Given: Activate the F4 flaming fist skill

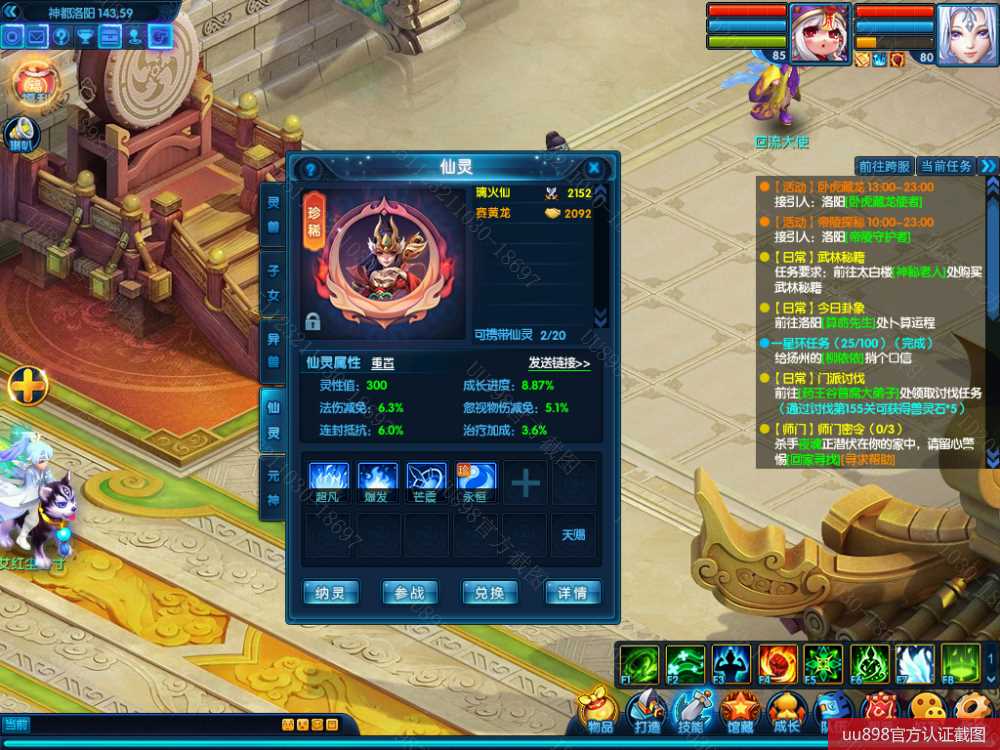Looking at the screenshot, I should coord(777,663).
